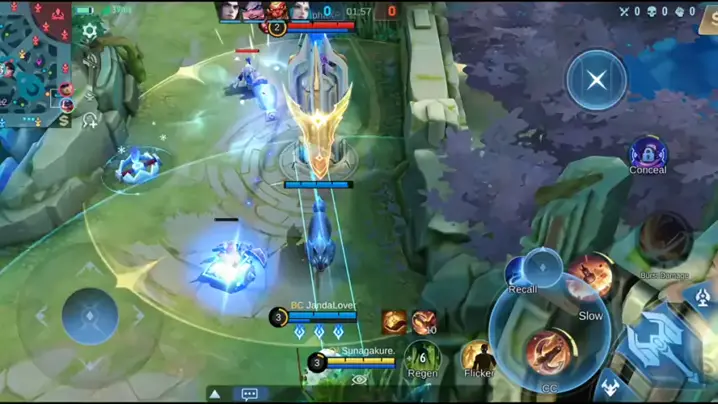Viewport: 718px width, 404px height.
Task: Tap the hero lock target icon
Action: click(x=543, y=266)
